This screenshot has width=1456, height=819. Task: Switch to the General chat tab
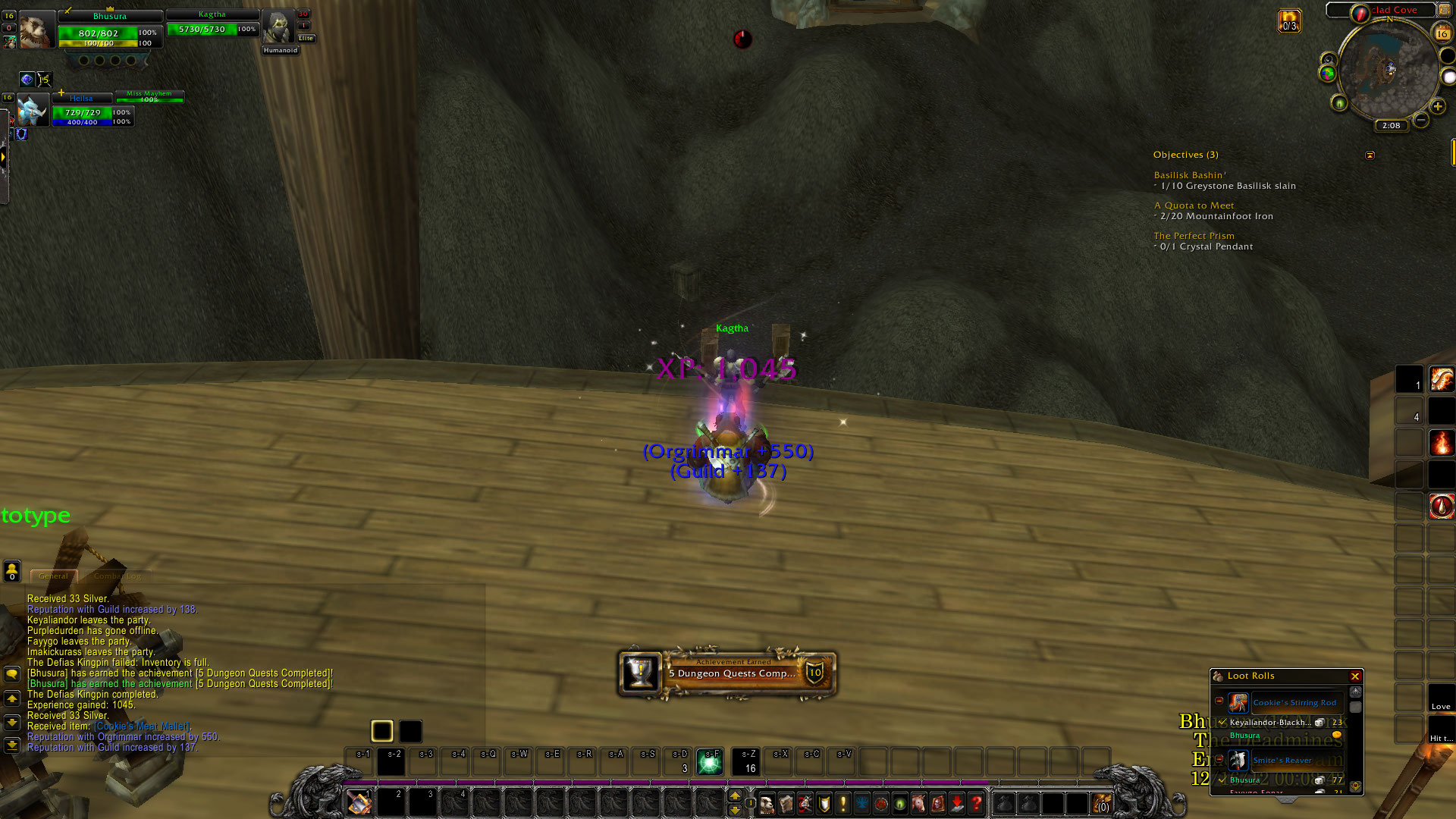click(x=53, y=576)
